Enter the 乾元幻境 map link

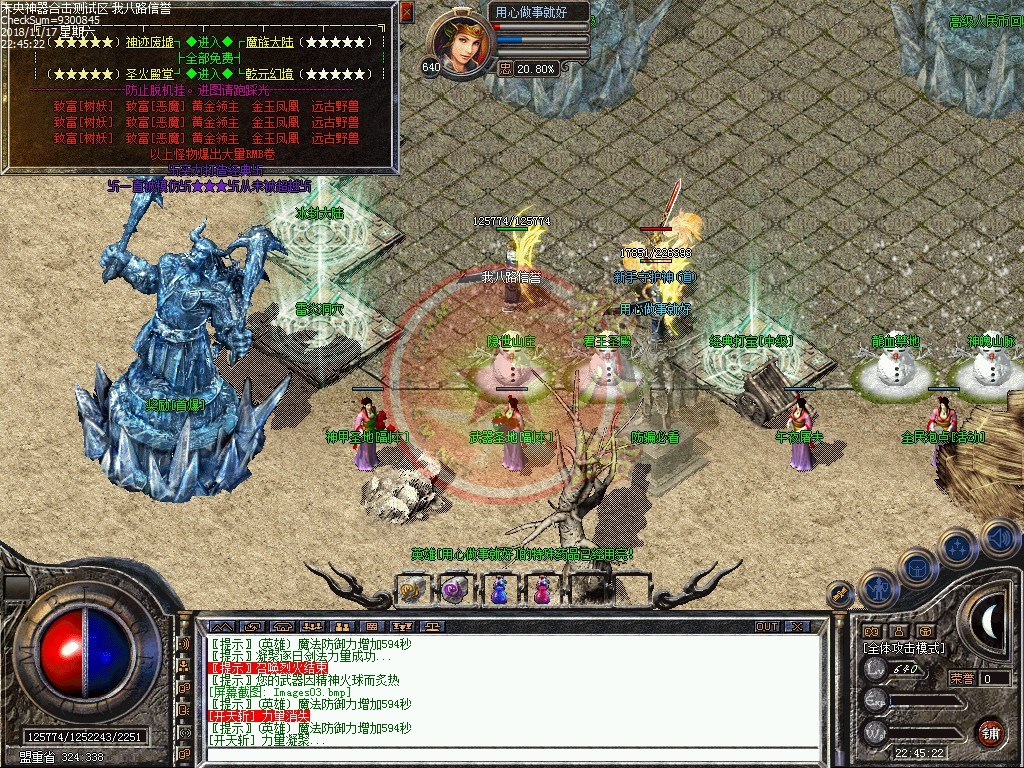click(x=270, y=74)
